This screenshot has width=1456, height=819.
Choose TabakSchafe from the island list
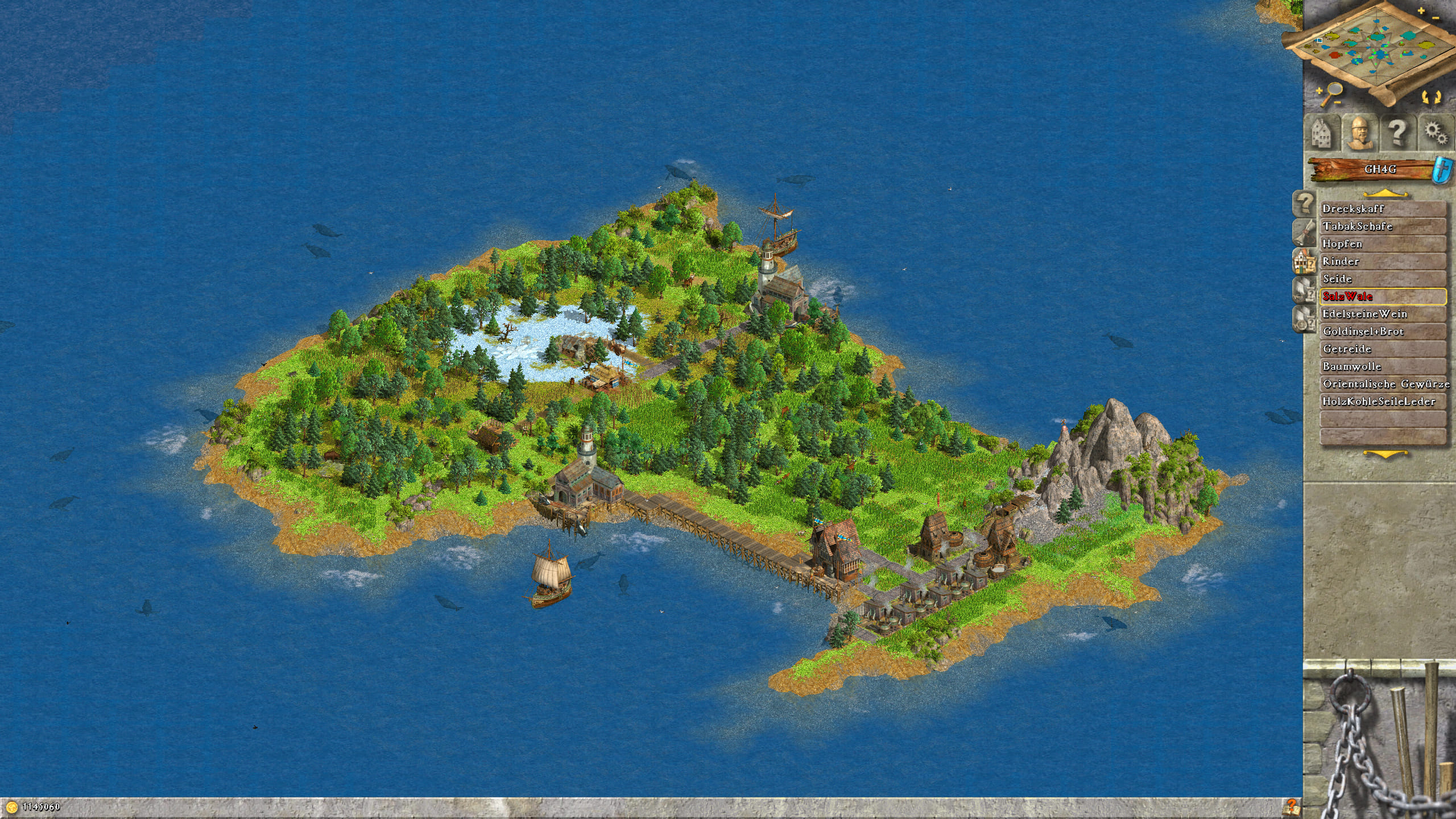1382,226
